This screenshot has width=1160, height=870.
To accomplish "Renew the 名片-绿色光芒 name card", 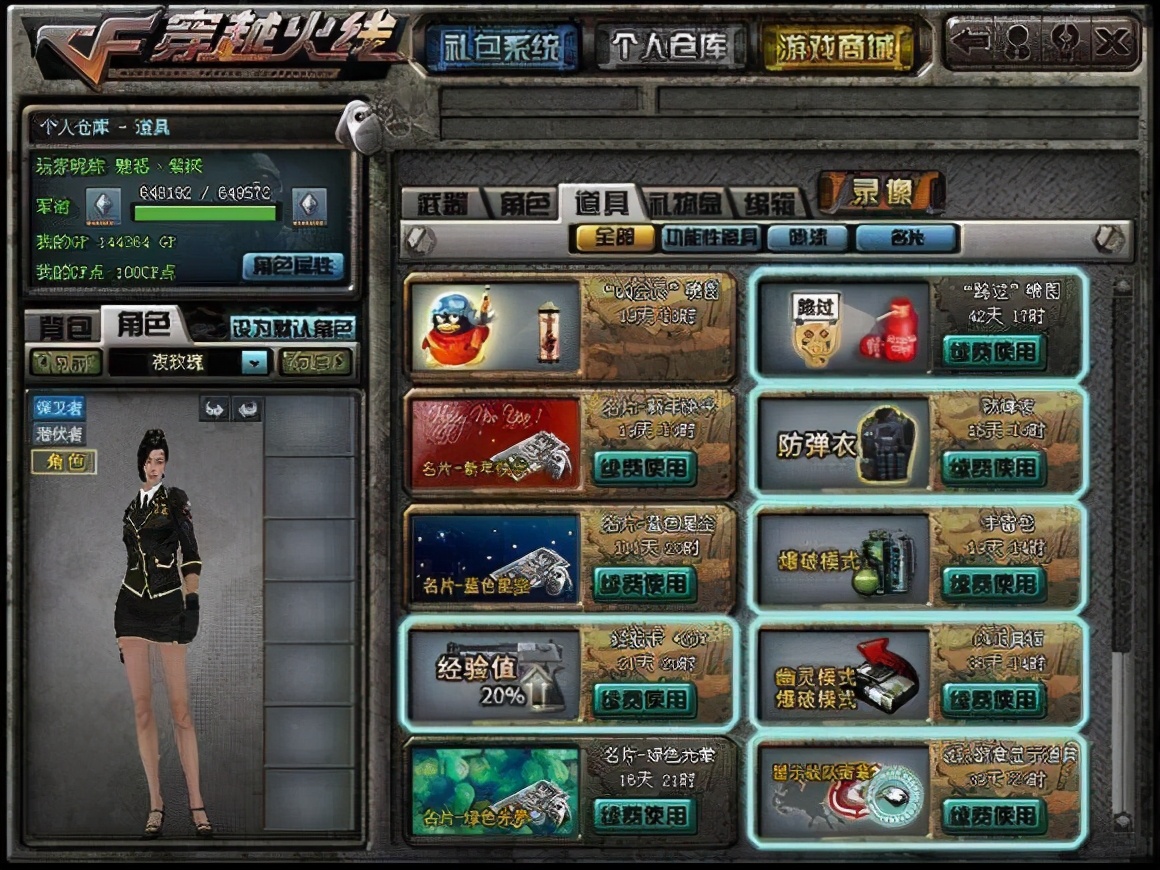I will point(643,815).
